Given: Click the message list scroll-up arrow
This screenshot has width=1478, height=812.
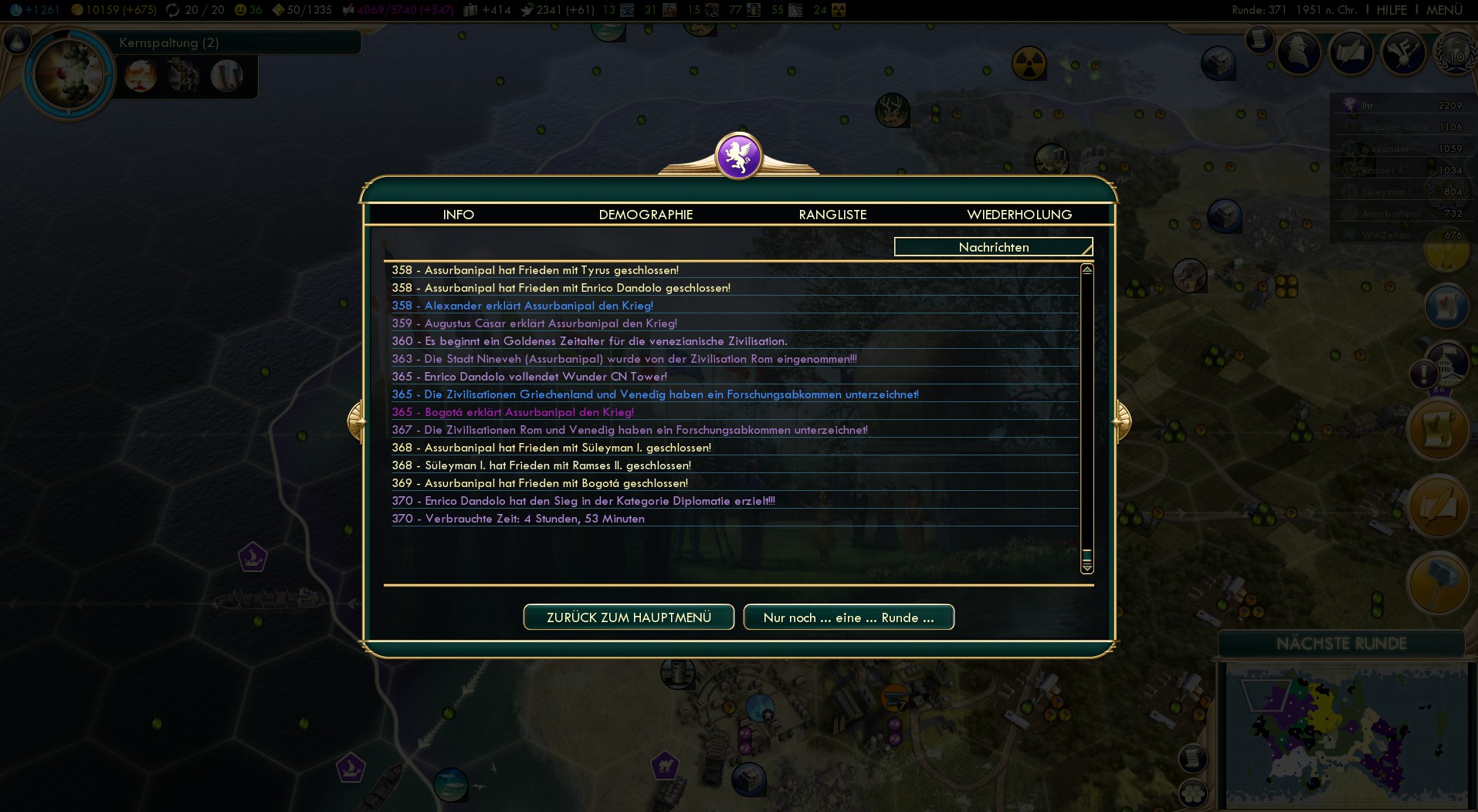Looking at the screenshot, I should click(x=1086, y=270).
